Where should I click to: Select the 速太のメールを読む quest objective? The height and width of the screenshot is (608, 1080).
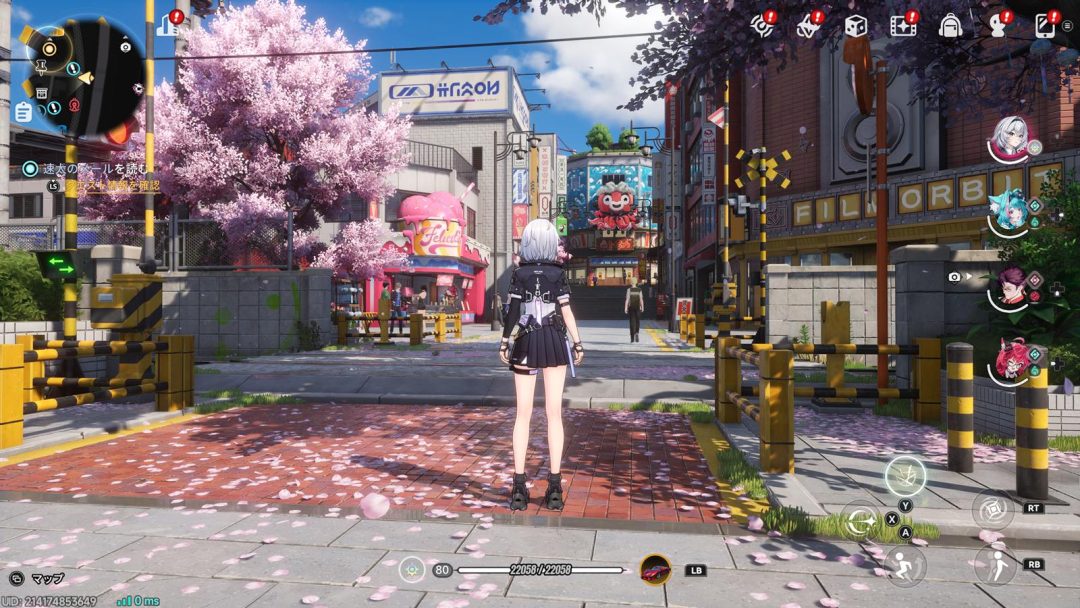88,169
